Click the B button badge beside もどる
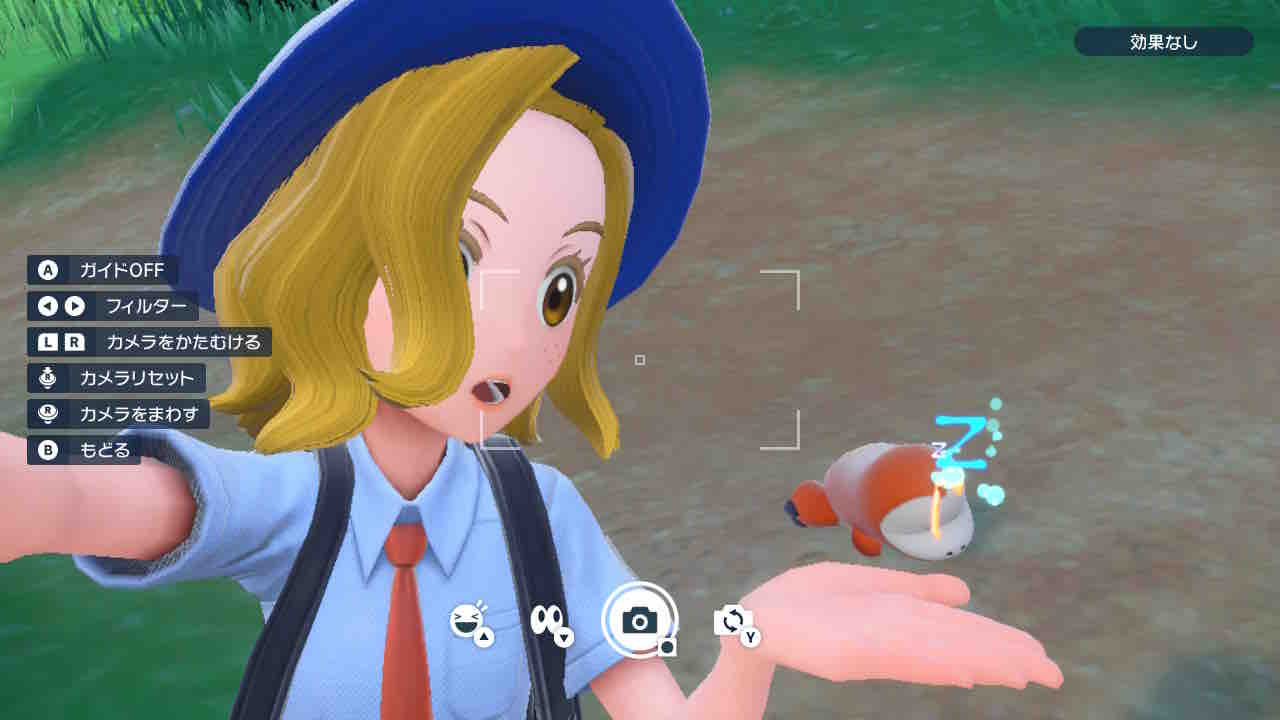The width and height of the screenshot is (1280, 720). point(45,451)
